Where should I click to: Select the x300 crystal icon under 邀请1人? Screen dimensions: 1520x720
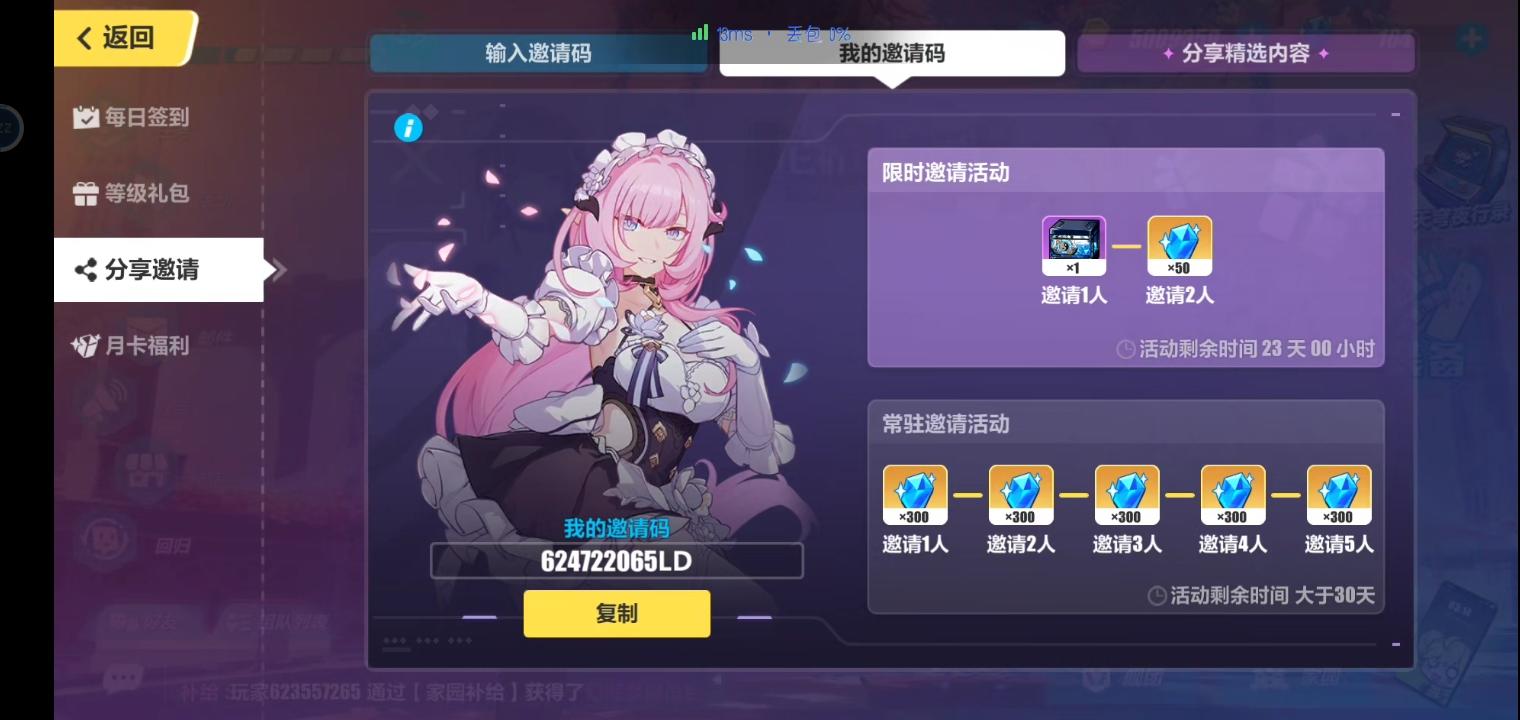tap(914, 494)
